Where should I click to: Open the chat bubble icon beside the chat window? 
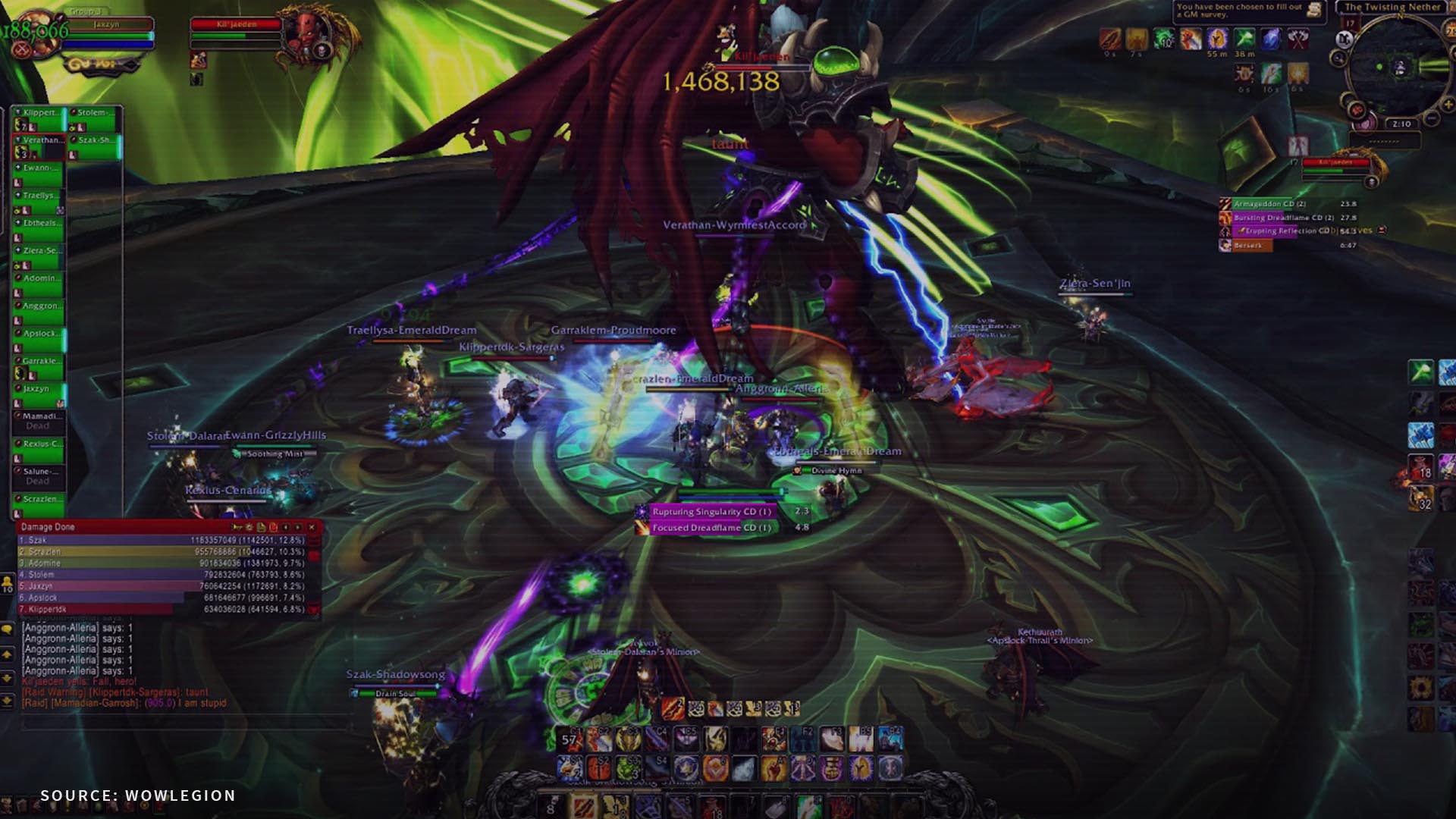pyautogui.click(x=7, y=629)
